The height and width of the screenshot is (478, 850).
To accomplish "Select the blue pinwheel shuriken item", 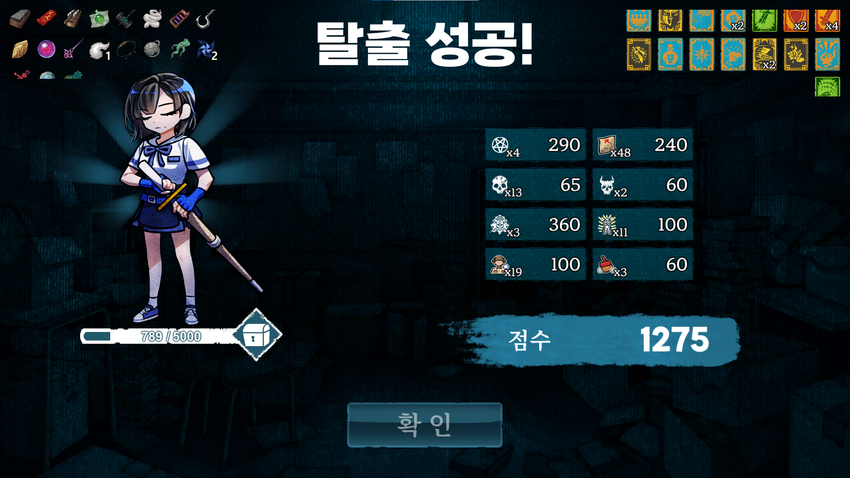I will click(205, 48).
